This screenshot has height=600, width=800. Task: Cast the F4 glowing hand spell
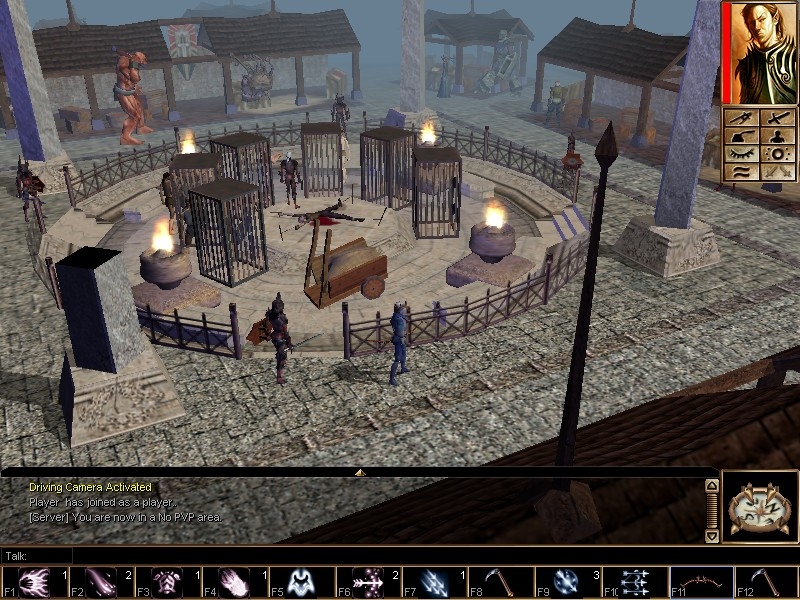[x=233, y=582]
